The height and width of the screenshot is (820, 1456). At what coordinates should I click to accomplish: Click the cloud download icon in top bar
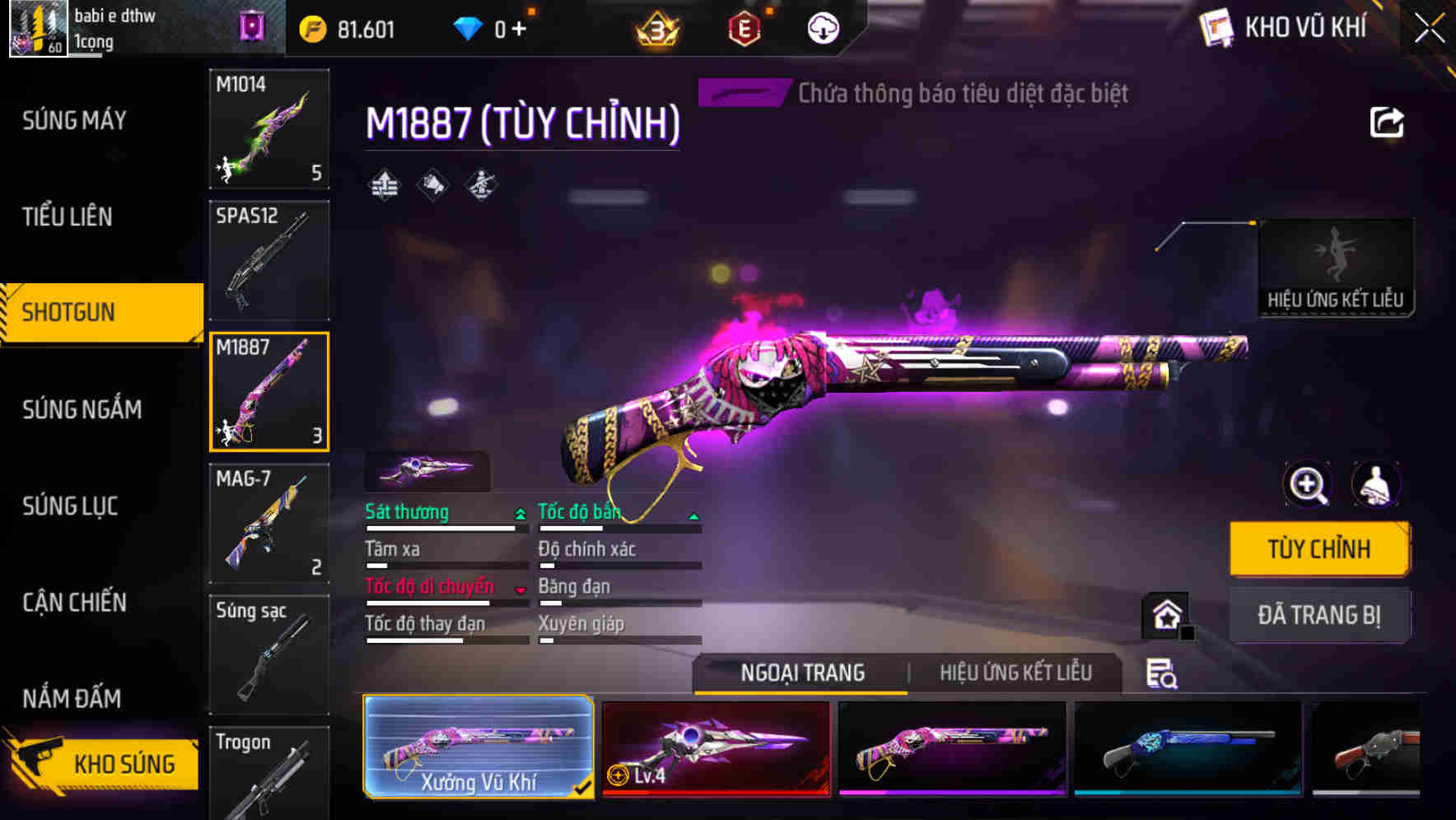tap(823, 27)
